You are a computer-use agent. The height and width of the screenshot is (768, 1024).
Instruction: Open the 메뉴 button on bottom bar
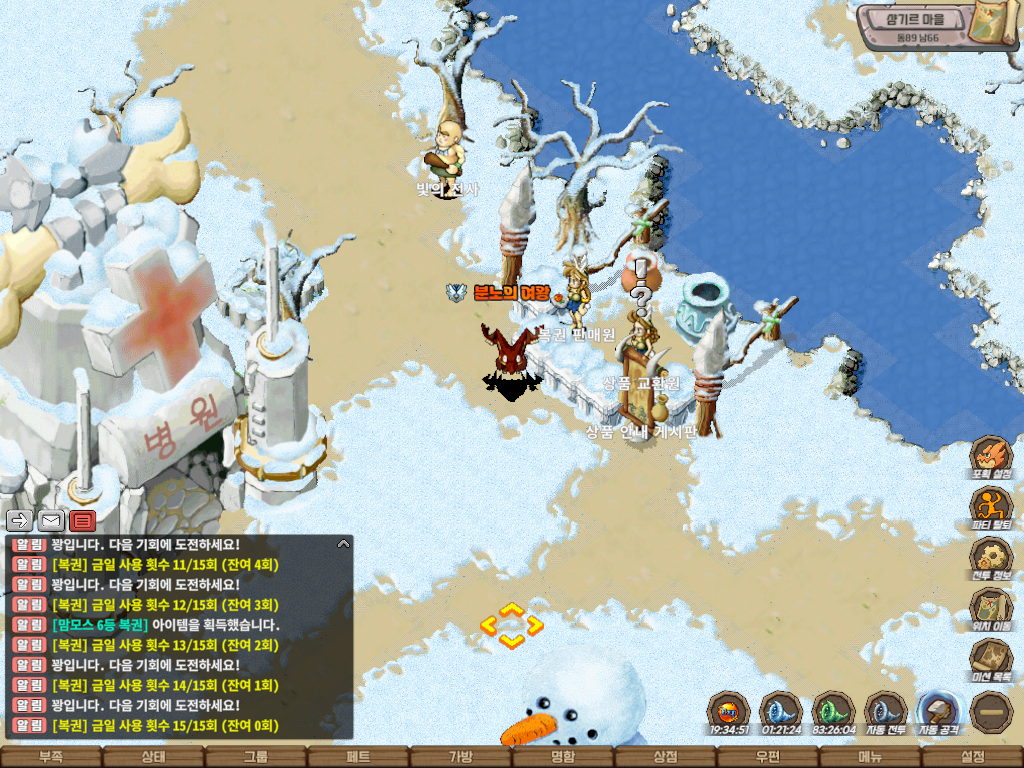(870, 757)
